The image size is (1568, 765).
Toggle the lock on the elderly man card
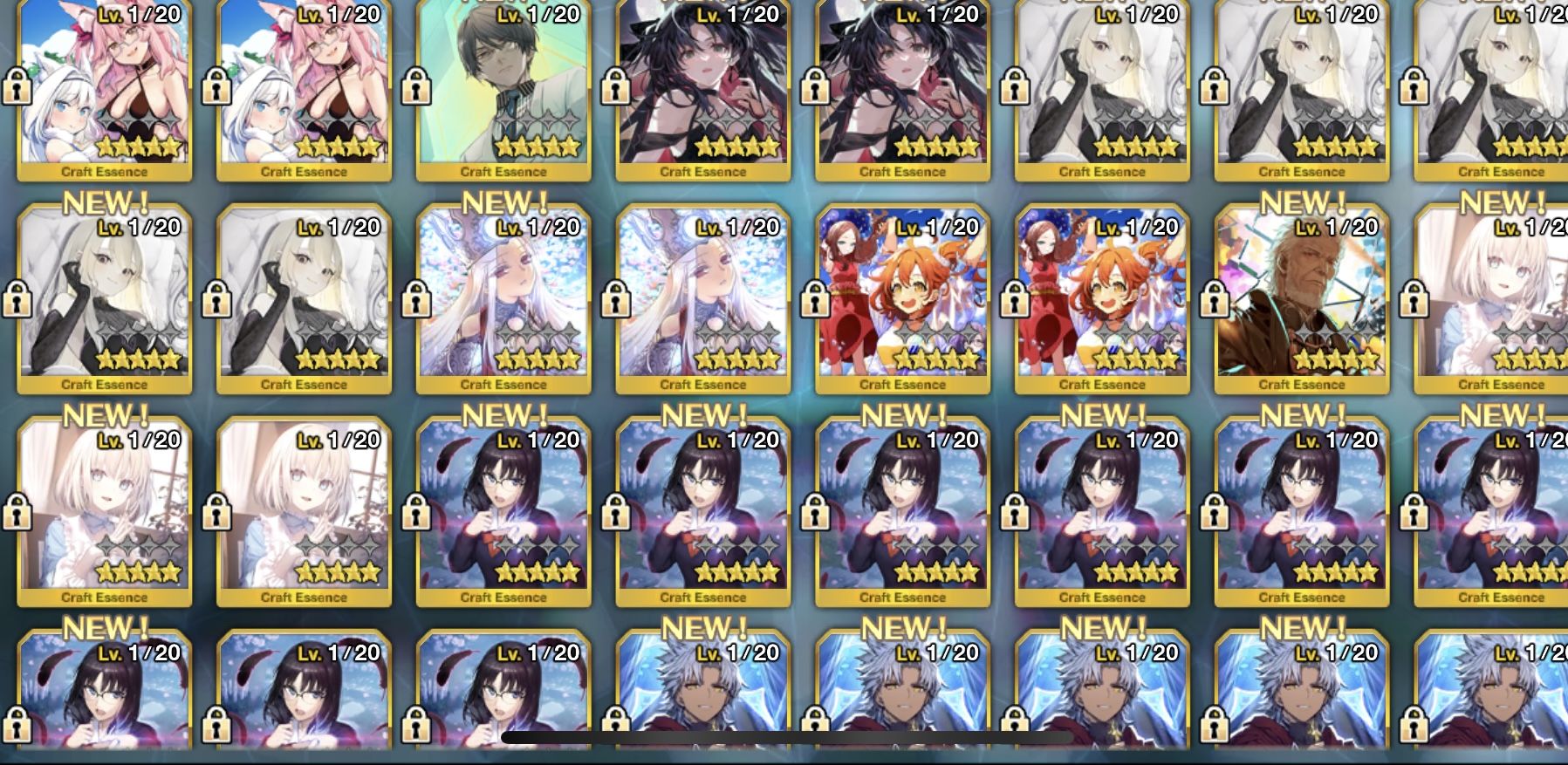1214,300
